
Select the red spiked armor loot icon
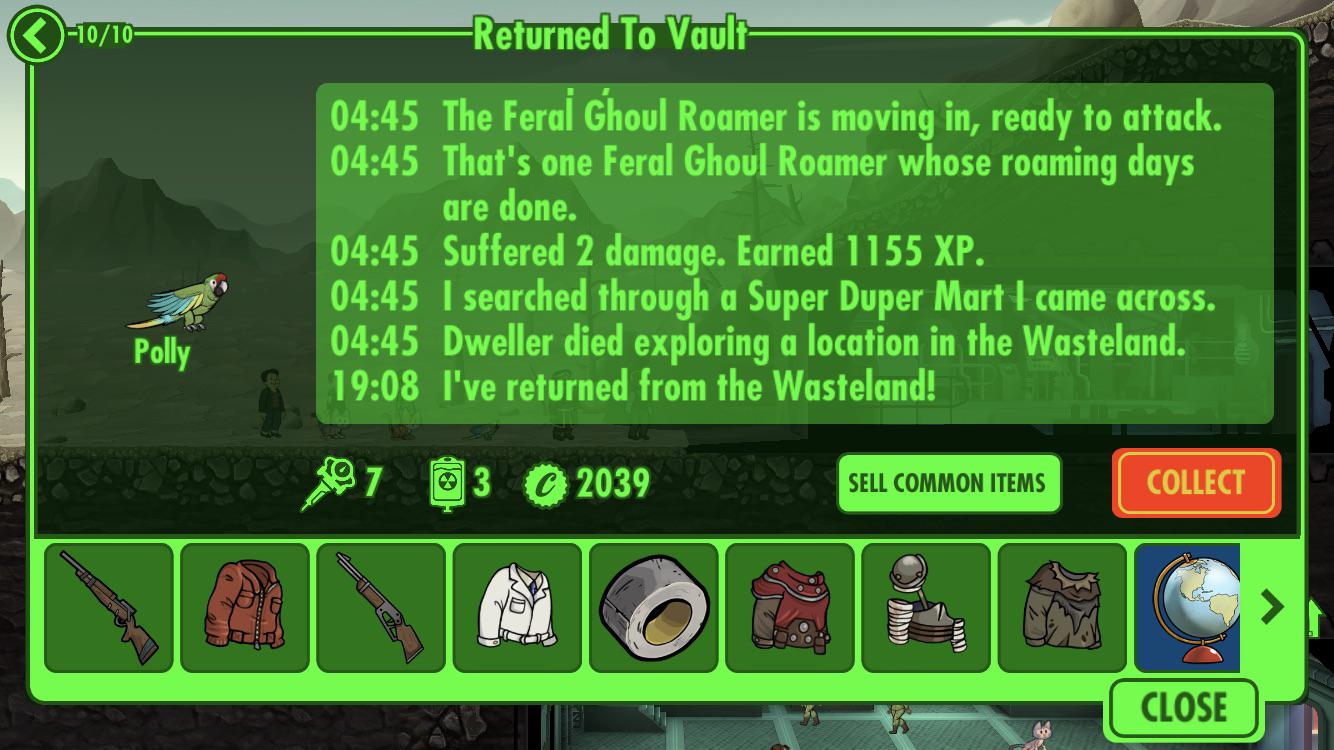[x=790, y=606]
